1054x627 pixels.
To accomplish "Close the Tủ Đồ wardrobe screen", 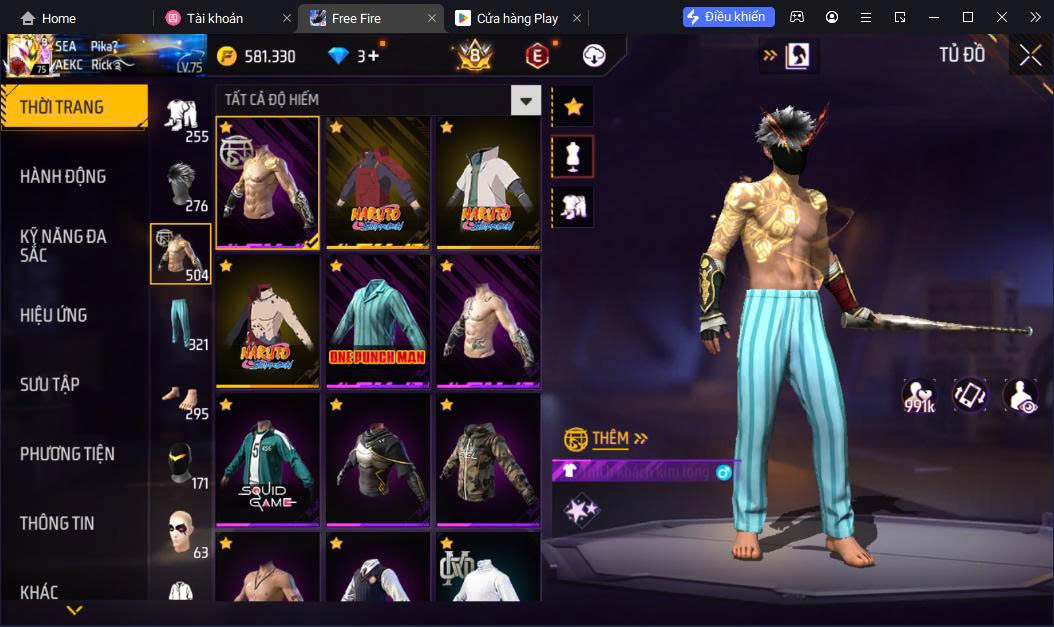I will pyautogui.click(x=1030, y=55).
